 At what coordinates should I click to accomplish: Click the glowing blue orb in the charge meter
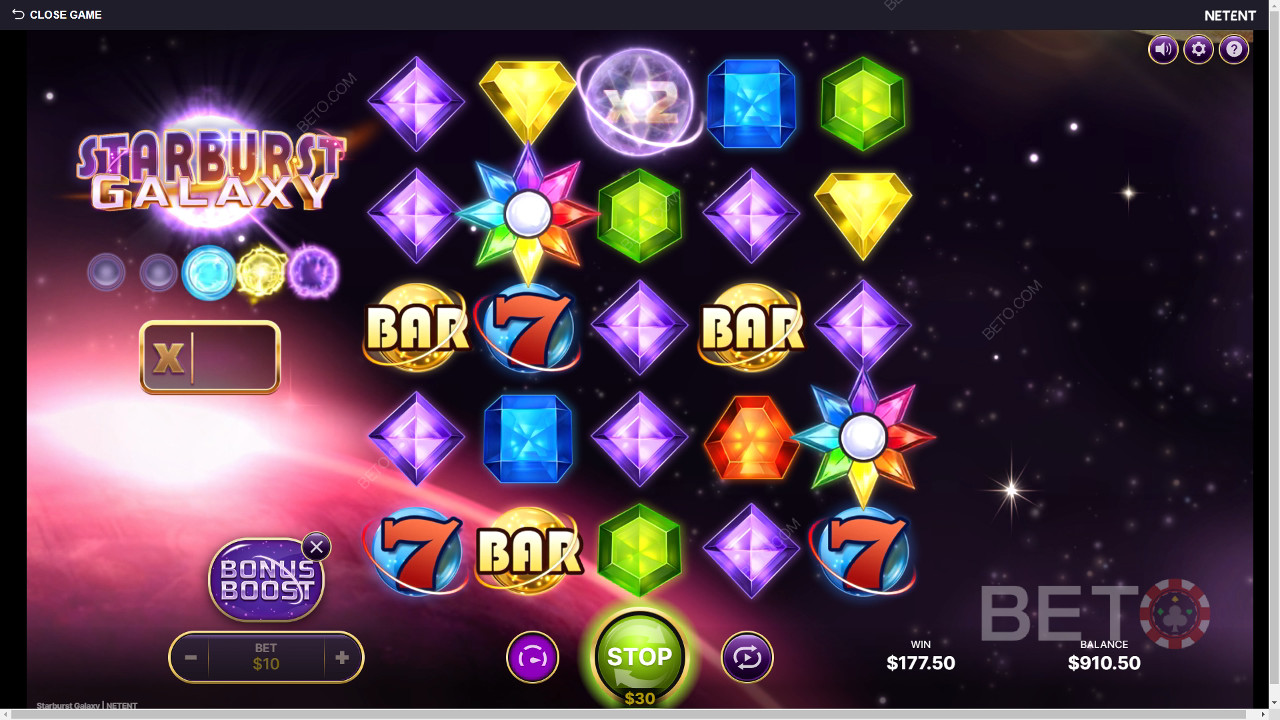tap(209, 271)
